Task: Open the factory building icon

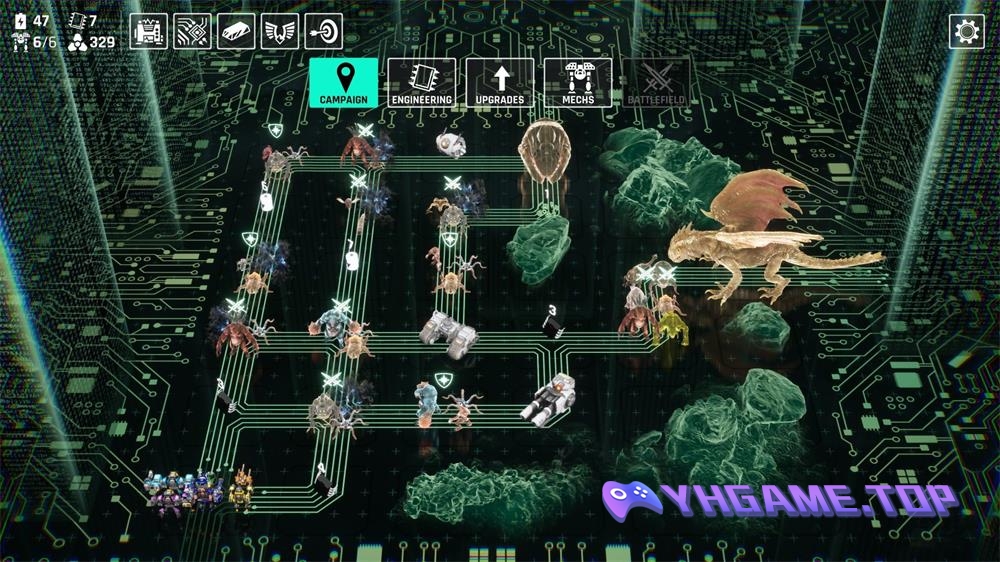Action: [148, 31]
